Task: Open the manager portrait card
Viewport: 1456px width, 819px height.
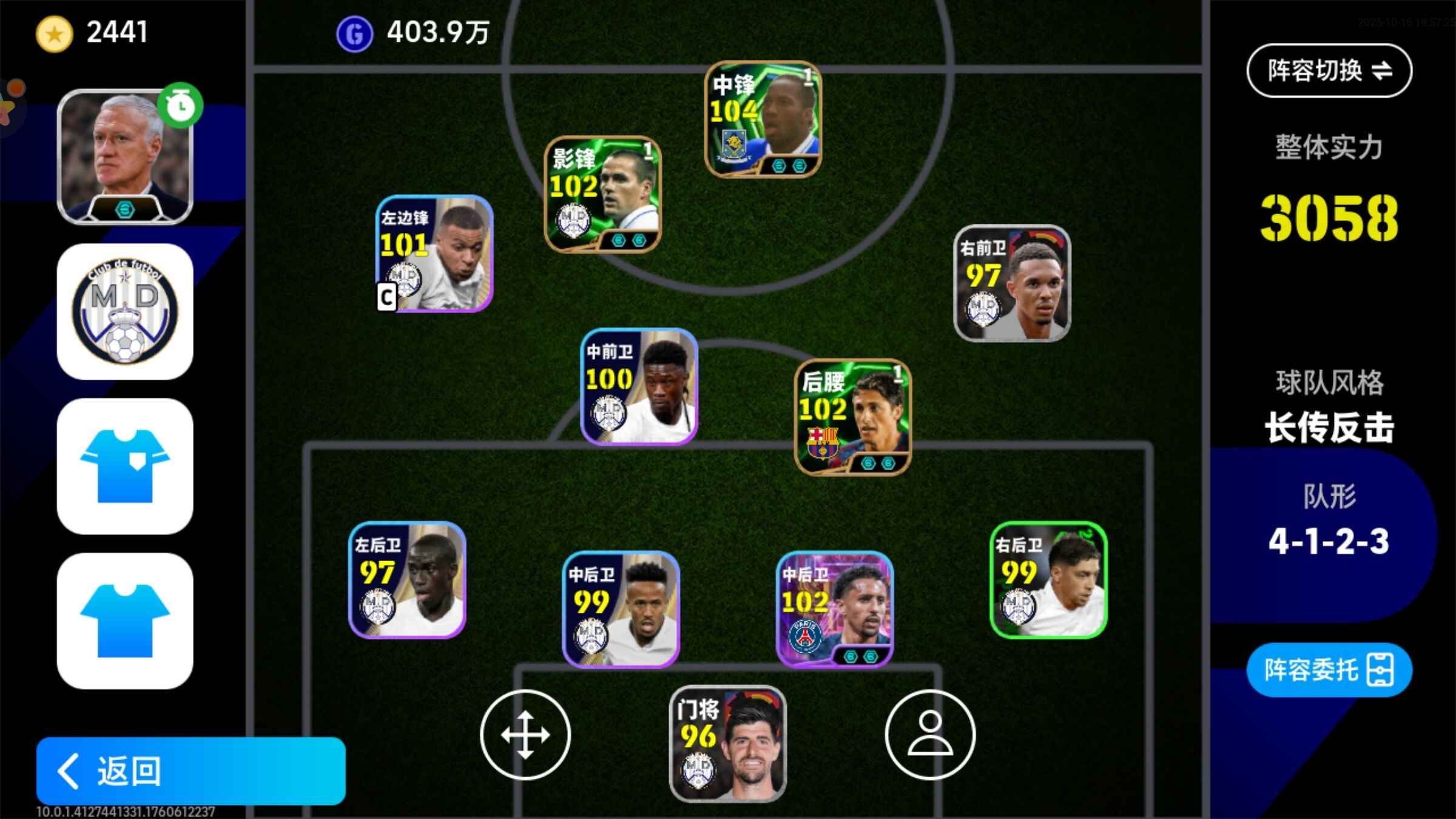Action: pyautogui.click(x=125, y=157)
